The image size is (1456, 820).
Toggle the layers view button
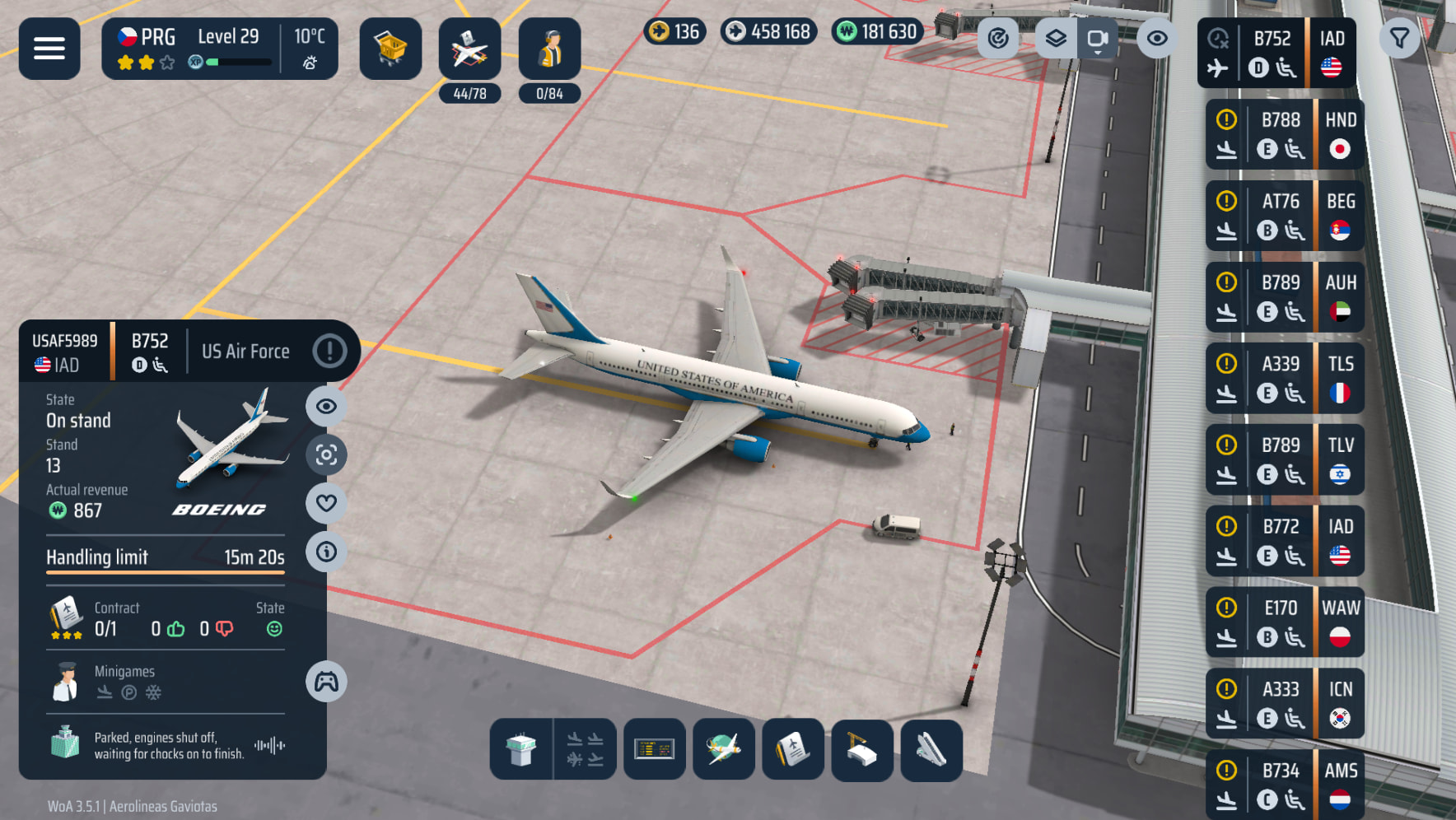(x=1056, y=39)
